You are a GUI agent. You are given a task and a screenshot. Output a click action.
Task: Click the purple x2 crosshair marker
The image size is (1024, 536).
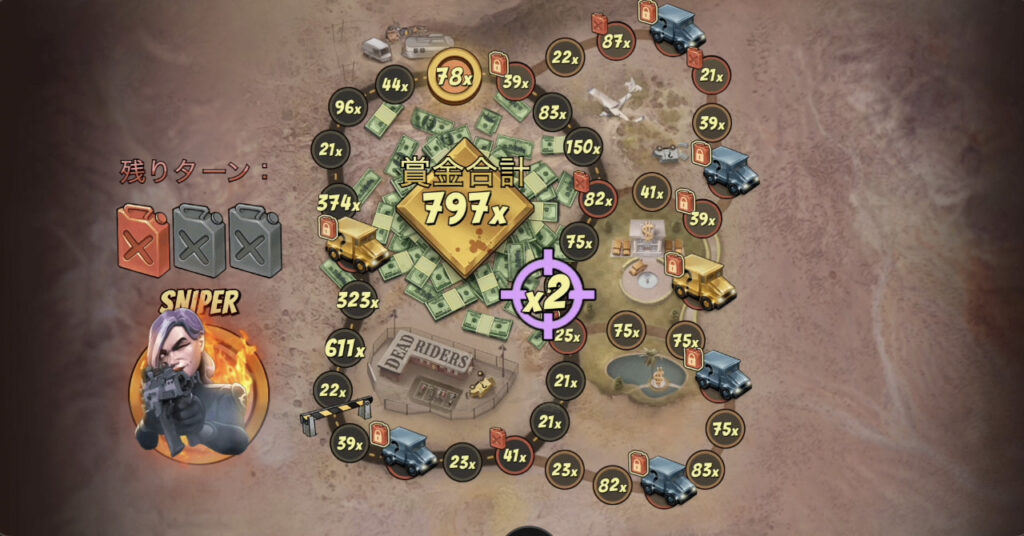coord(547,294)
